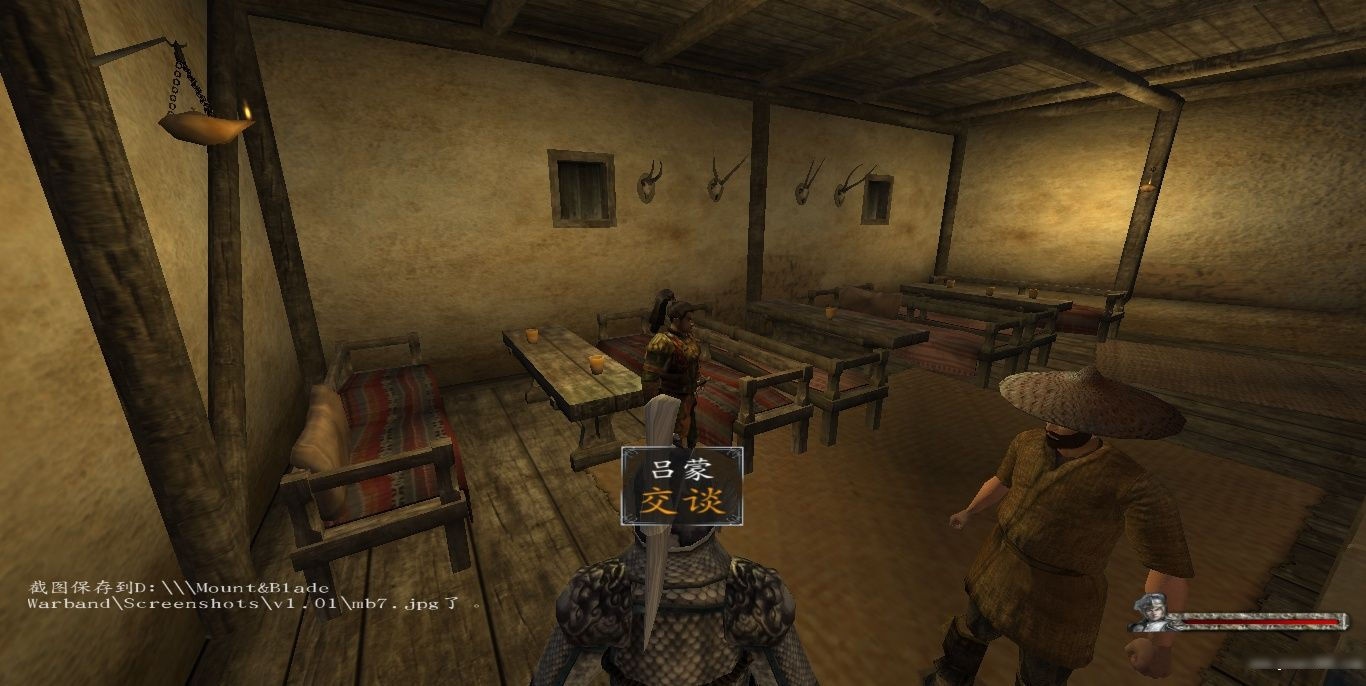
Task: Click the player character portrait icon
Action: 1153,613
